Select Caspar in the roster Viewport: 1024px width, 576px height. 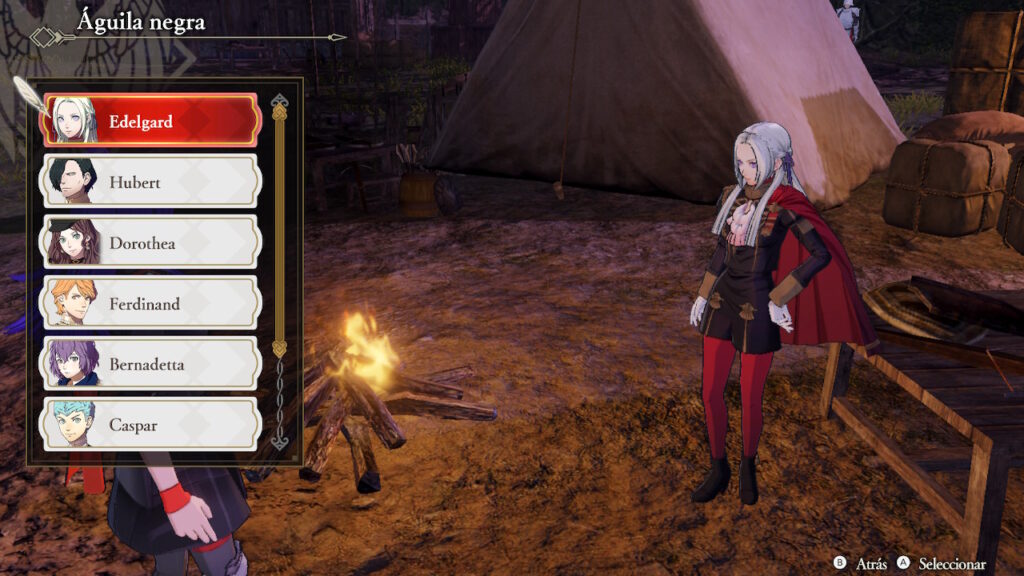click(150, 425)
